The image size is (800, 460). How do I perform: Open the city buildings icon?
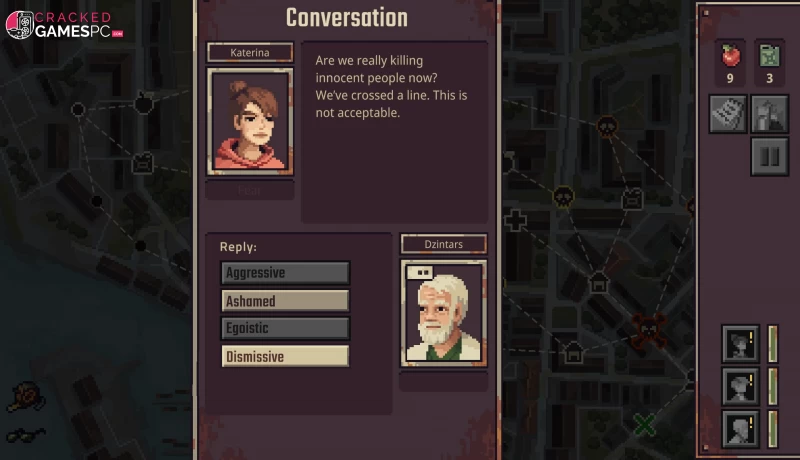pyautogui.click(x=769, y=114)
